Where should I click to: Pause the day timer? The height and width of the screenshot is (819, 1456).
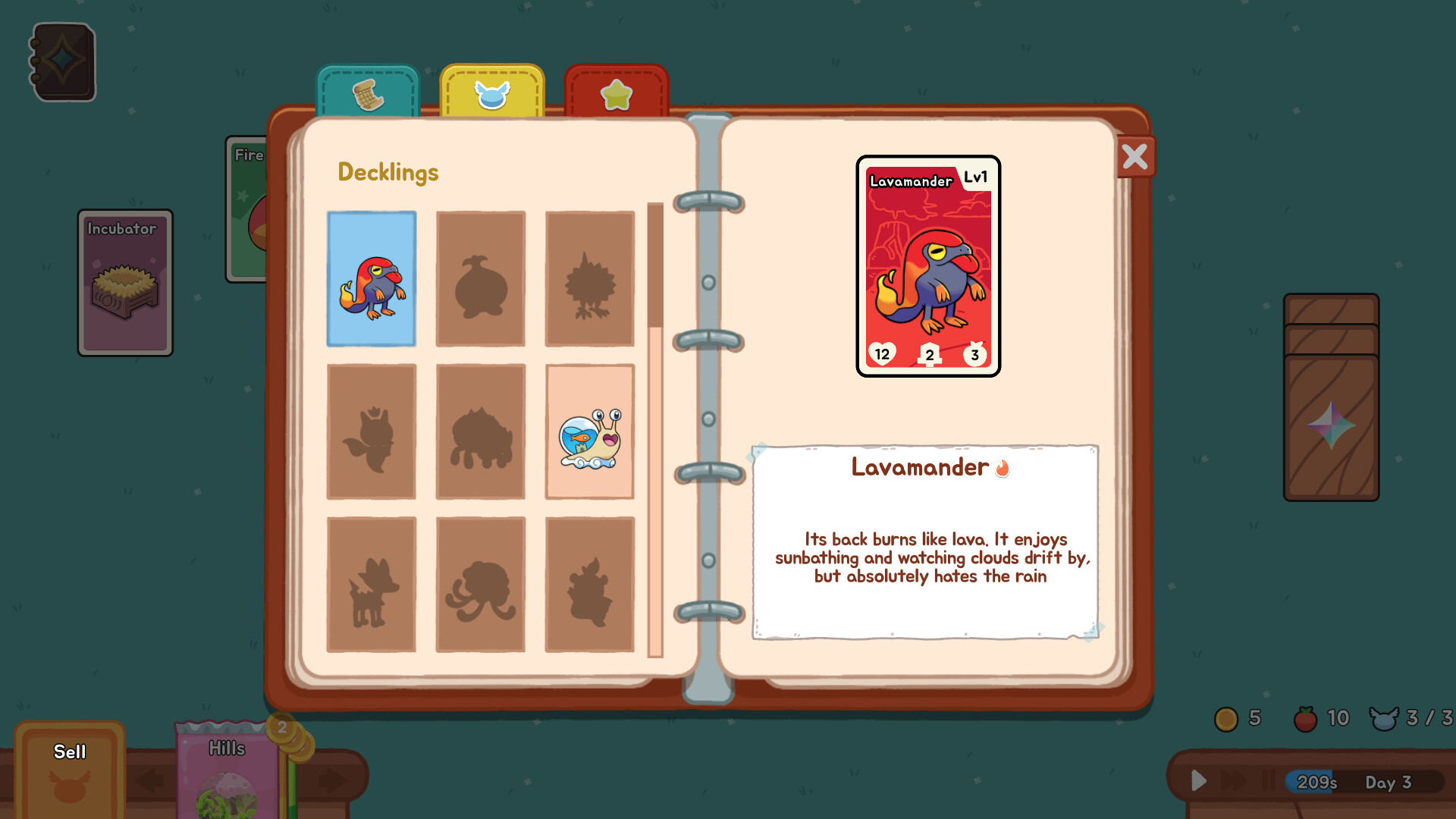[1269, 780]
